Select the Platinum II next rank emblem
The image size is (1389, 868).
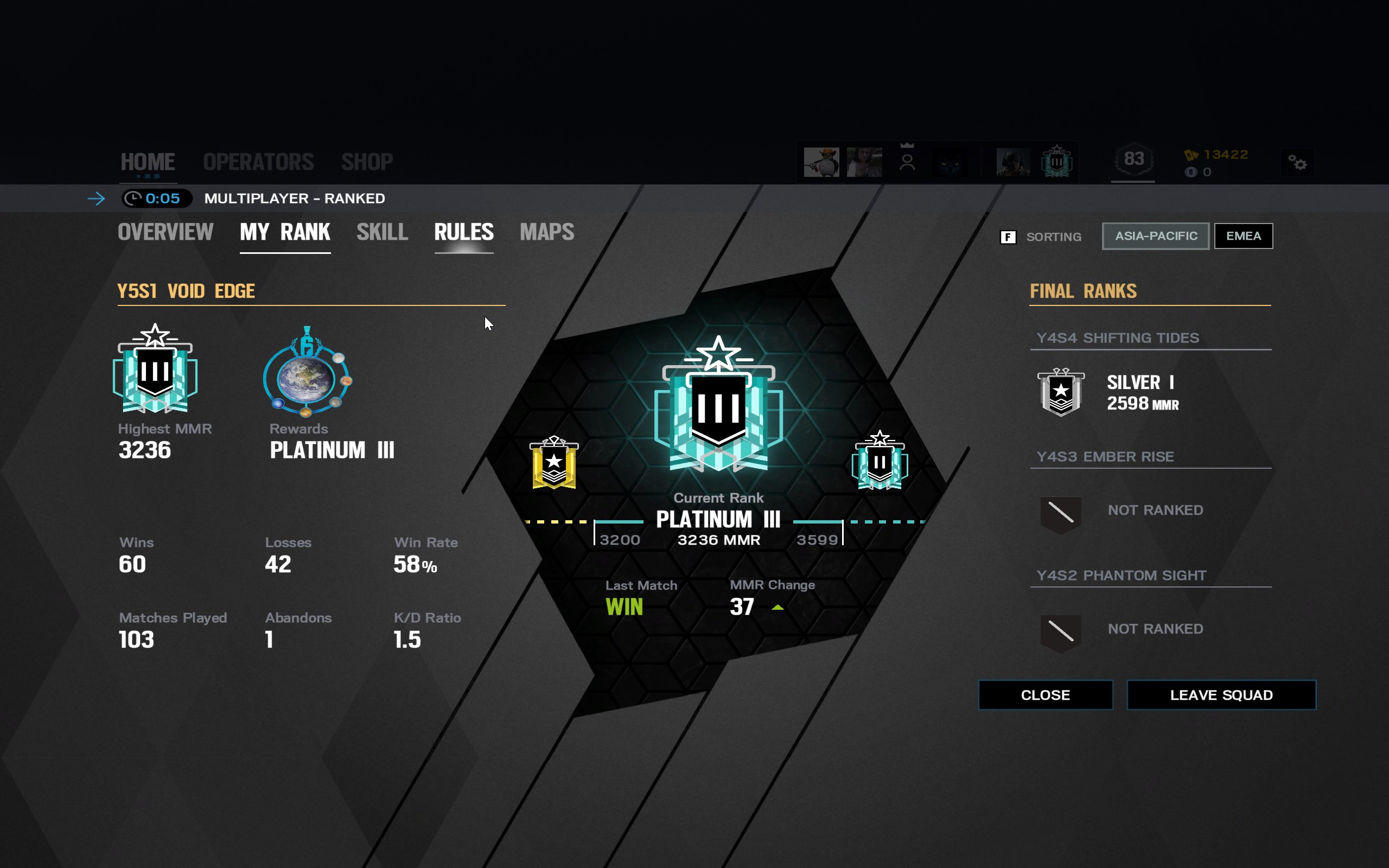click(x=880, y=461)
